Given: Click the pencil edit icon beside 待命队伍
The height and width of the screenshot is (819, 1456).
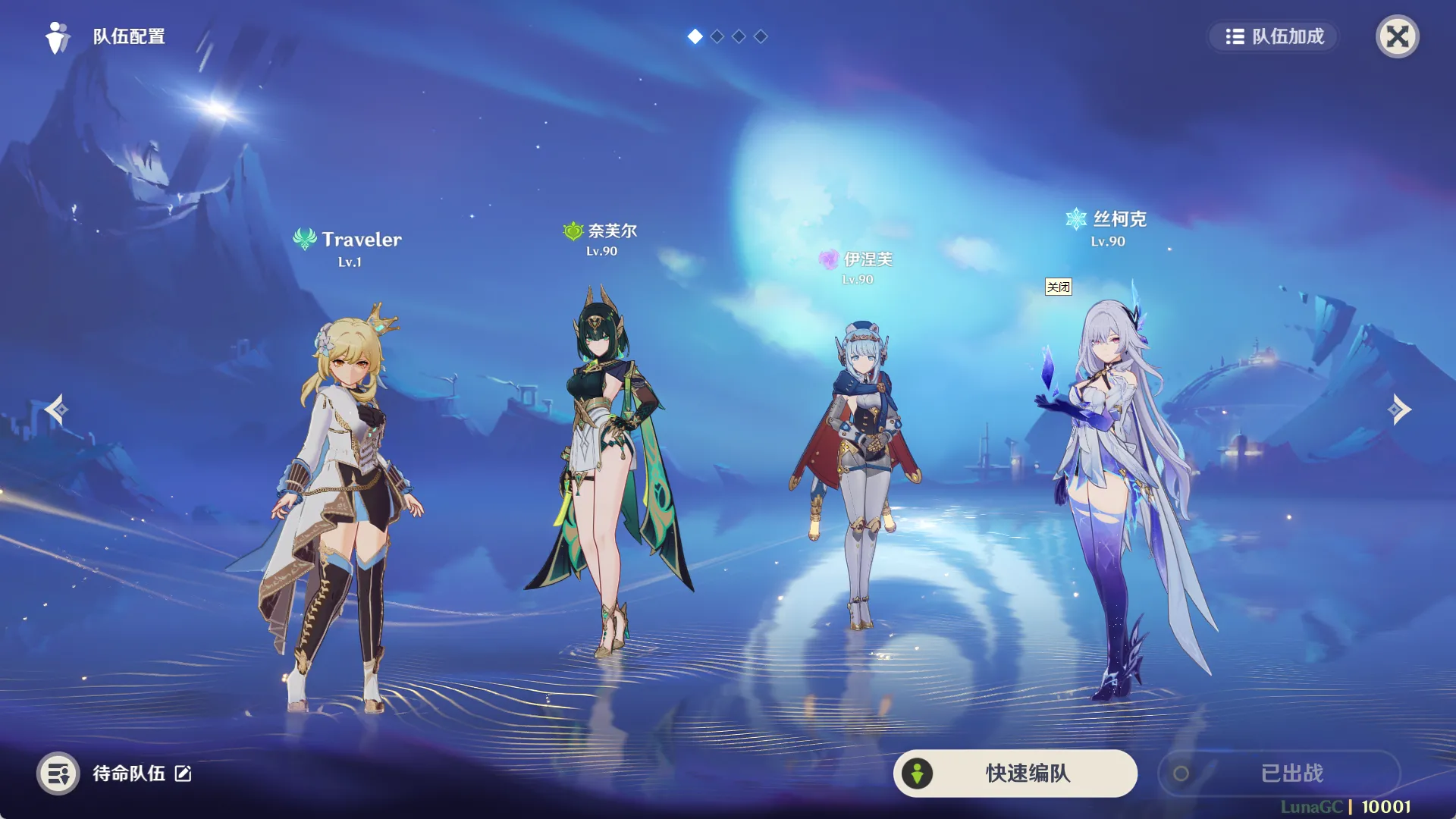Looking at the screenshot, I should 181,774.
